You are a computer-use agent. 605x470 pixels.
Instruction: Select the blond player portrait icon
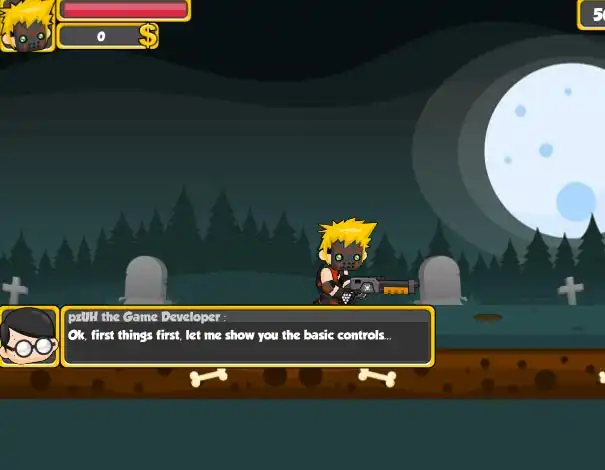(x=26, y=26)
